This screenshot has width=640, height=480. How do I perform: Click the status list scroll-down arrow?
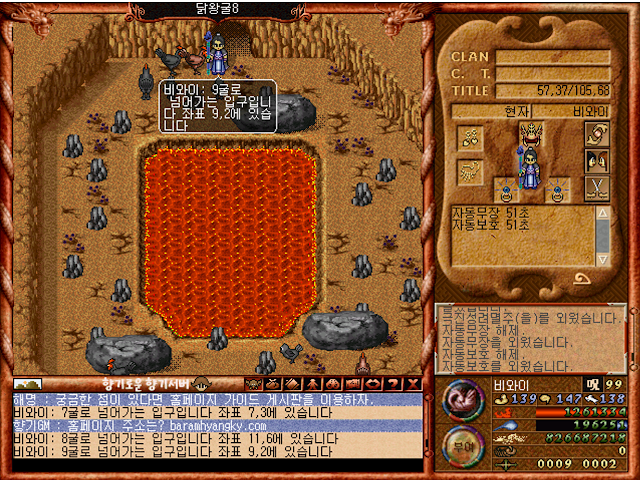[603, 259]
